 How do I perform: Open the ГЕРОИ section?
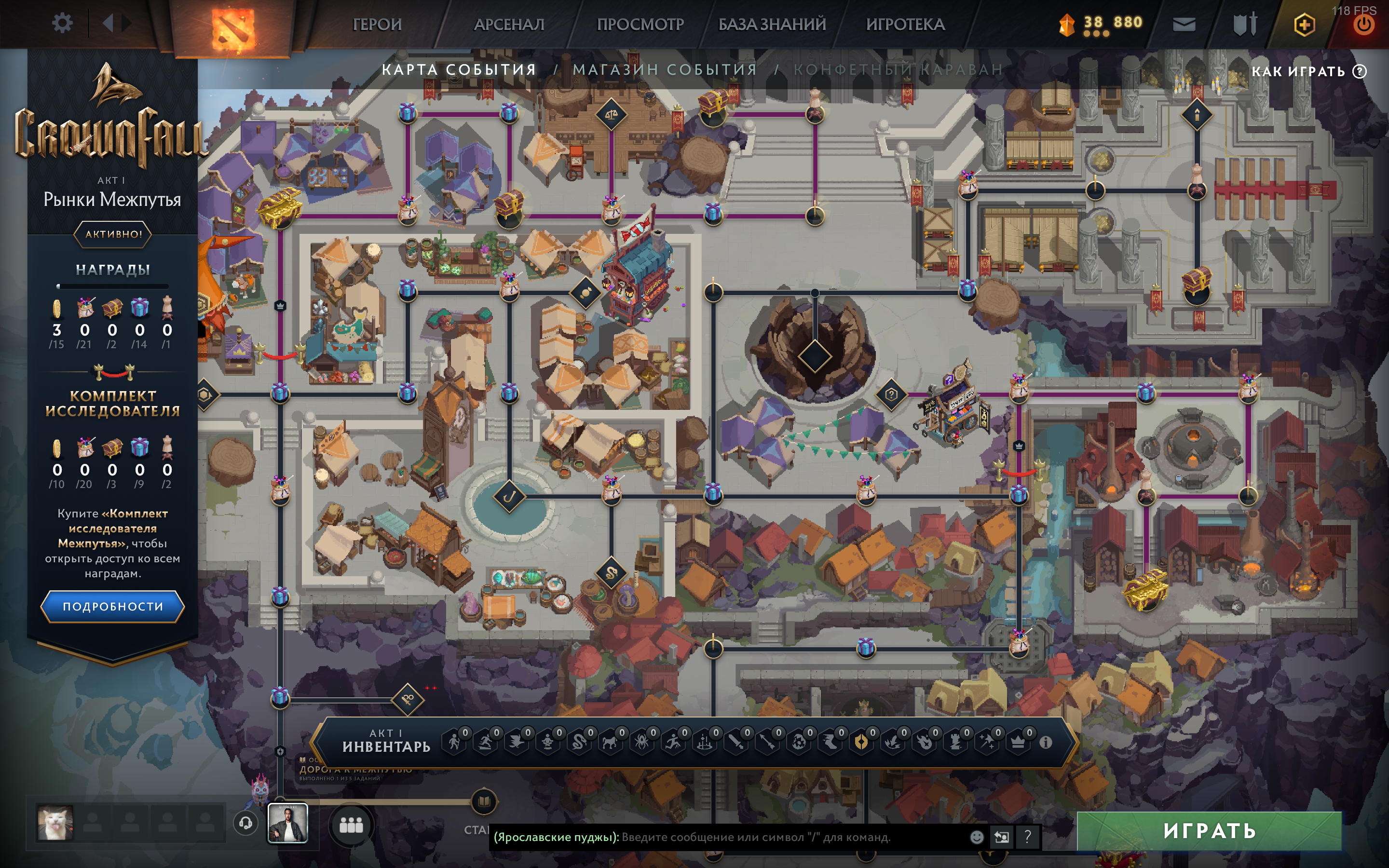click(377, 24)
